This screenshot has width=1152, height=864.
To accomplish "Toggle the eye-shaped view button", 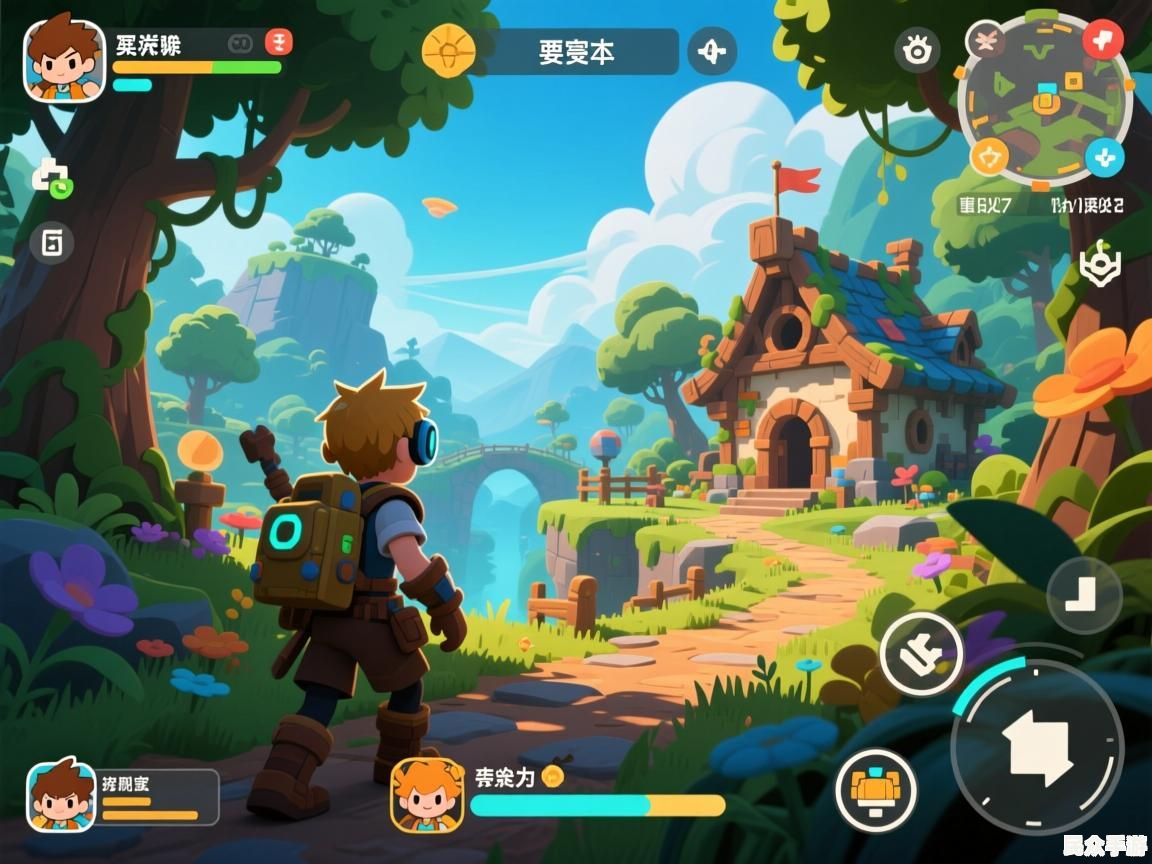I will tap(915, 51).
